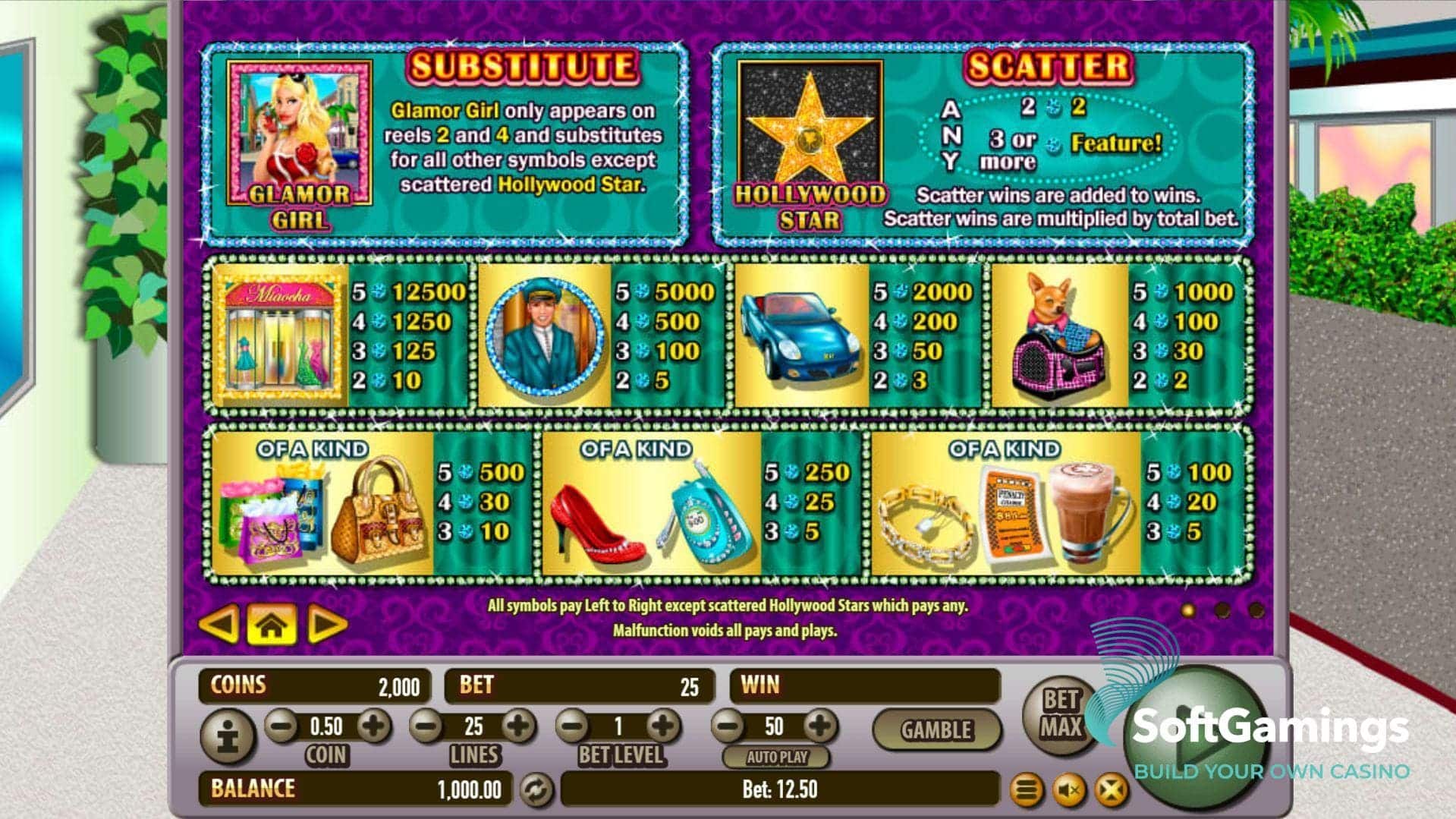The height and width of the screenshot is (819, 1456).
Task: Select Bet Max
Action: tap(1060, 714)
